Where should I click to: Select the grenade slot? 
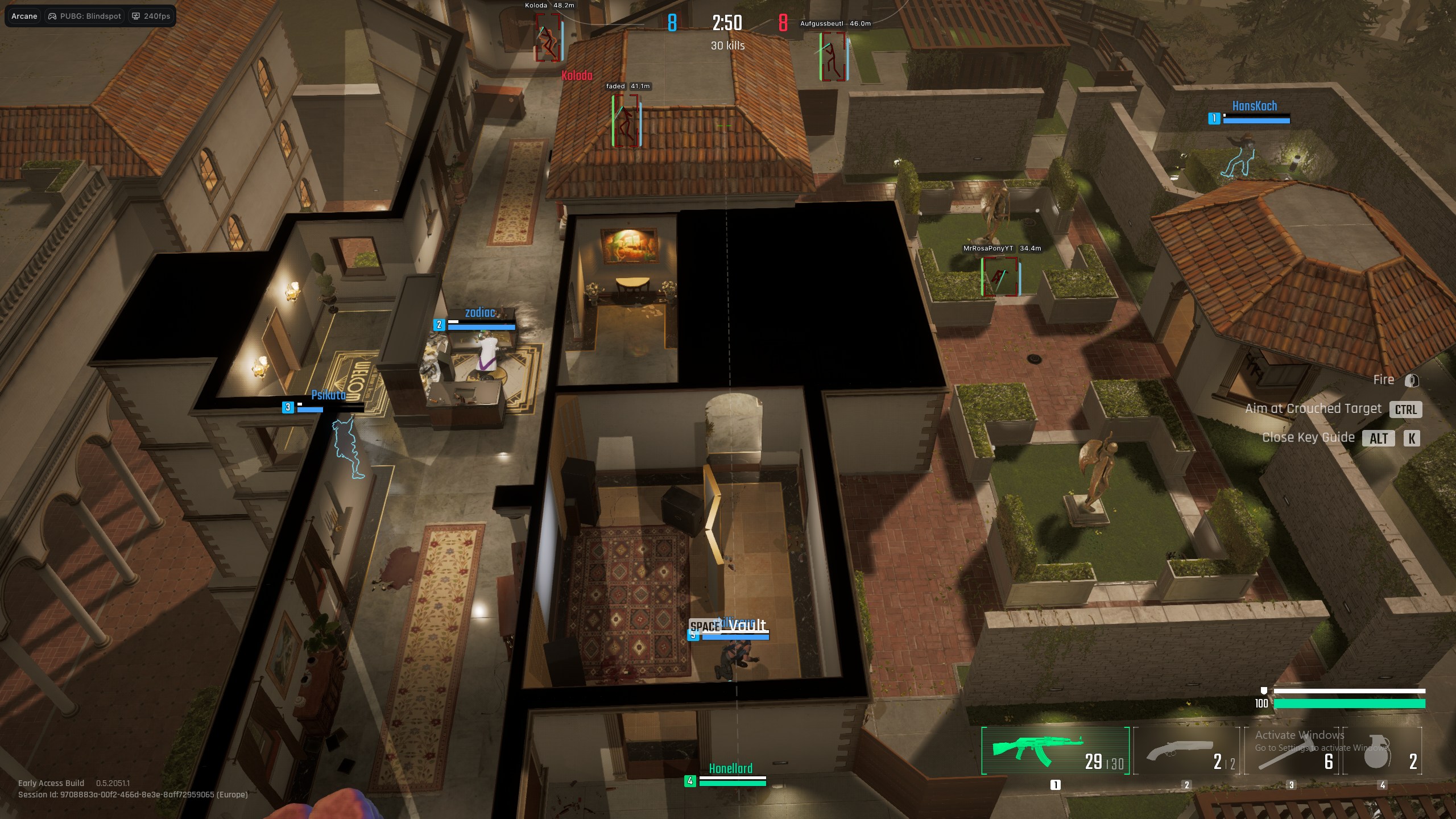pyautogui.click(x=1382, y=752)
